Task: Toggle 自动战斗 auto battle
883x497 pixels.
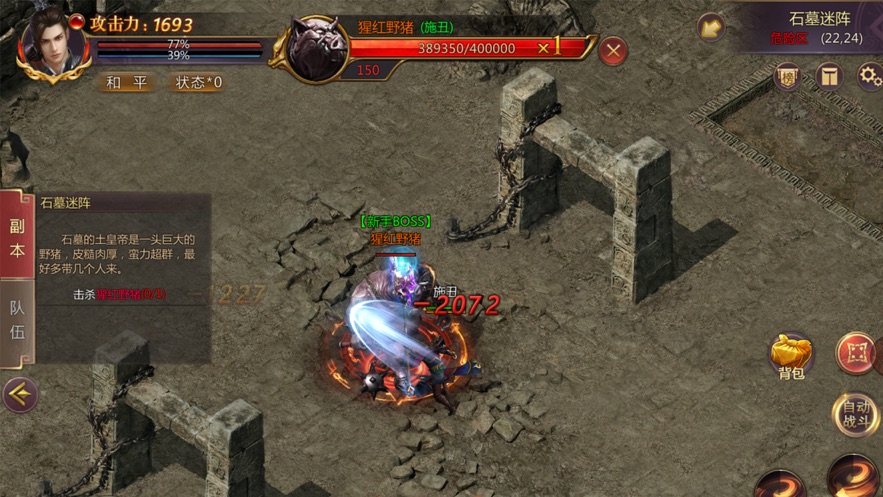Action: 856,413
